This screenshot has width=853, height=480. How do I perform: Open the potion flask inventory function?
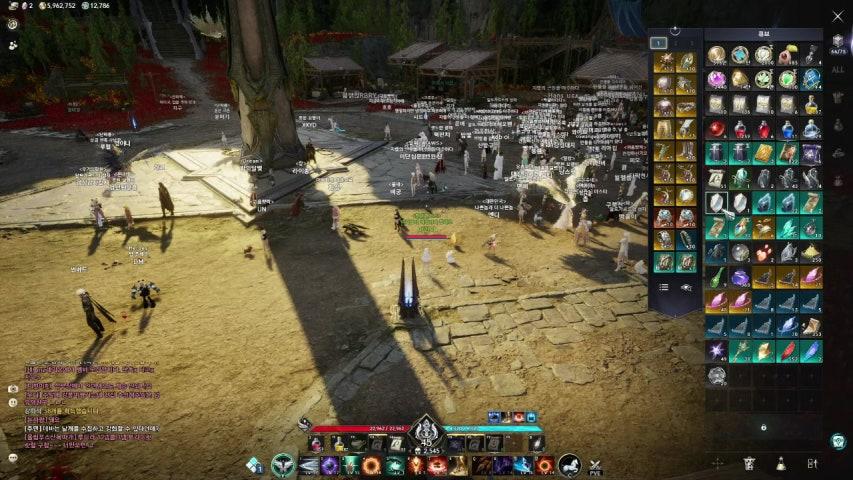point(780,463)
